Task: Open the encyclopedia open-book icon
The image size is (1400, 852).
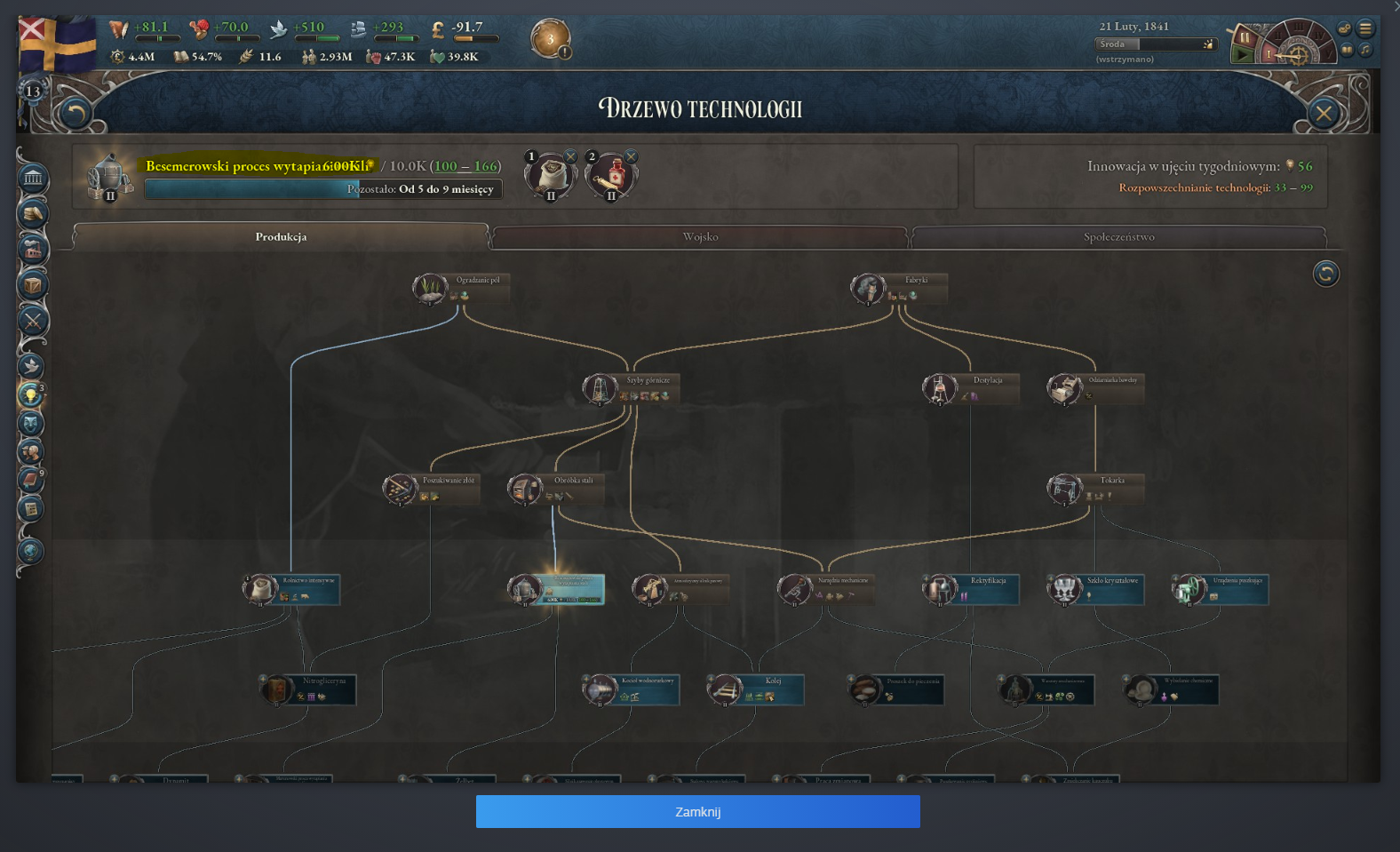Action: [1347, 49]
